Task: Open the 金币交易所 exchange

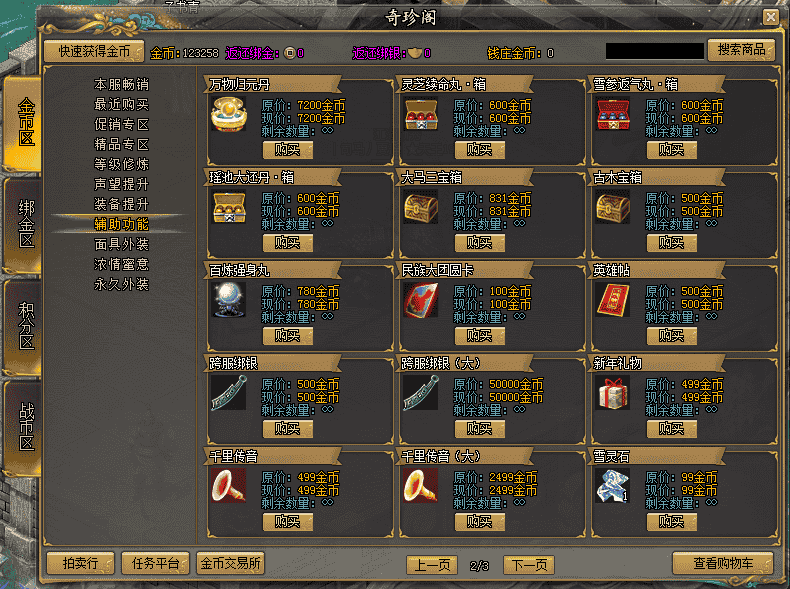Action: [231, 563]
